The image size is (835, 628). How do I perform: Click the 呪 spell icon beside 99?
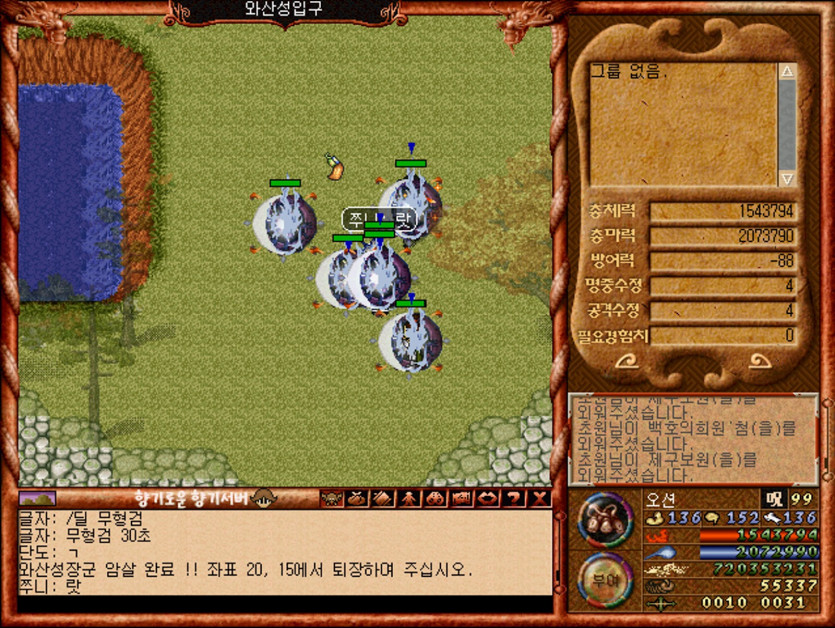click(x=772, y=498)
